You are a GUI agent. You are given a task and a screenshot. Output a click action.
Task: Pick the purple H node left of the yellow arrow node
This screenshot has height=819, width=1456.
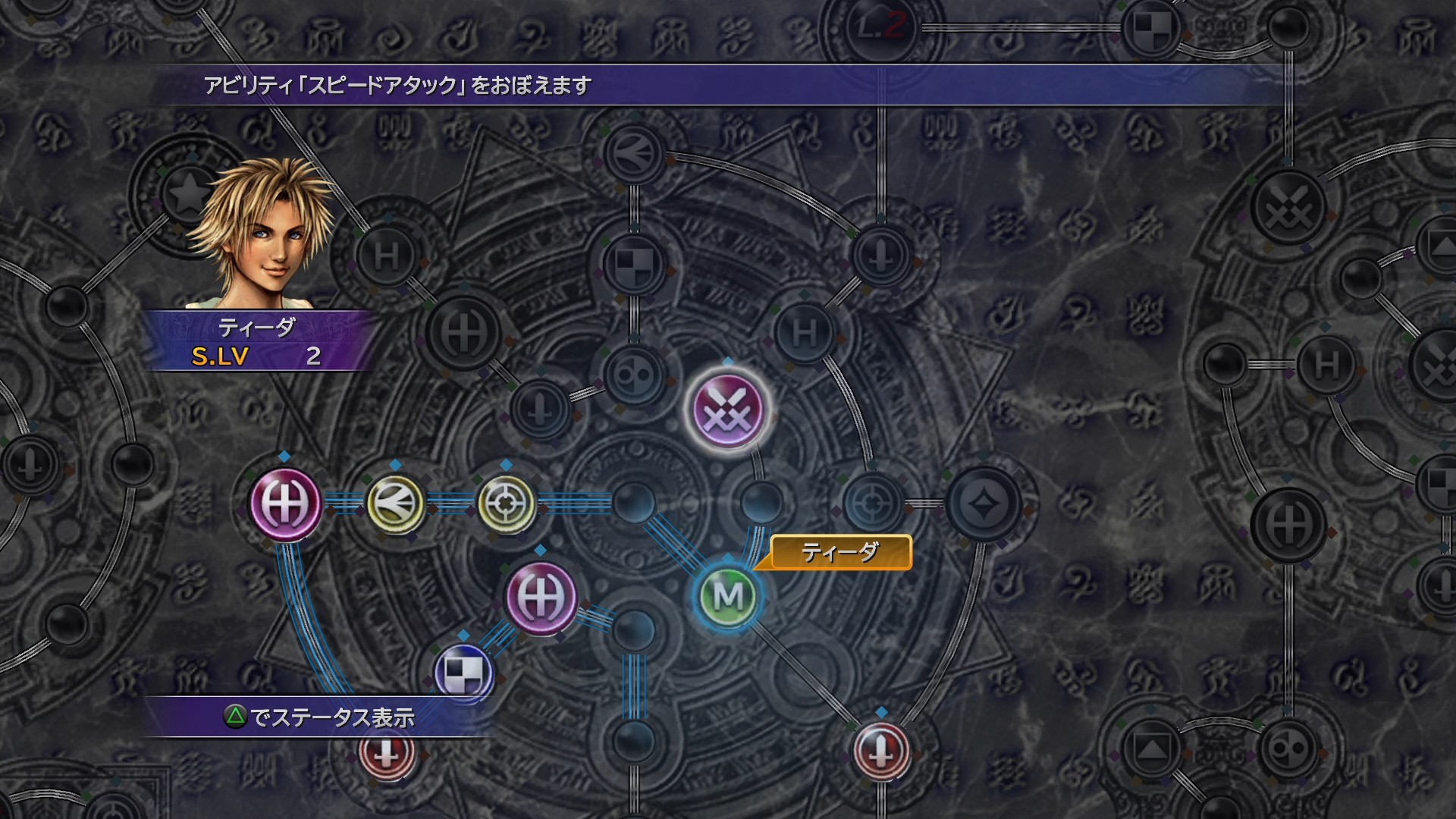click(x=285, y=503)
